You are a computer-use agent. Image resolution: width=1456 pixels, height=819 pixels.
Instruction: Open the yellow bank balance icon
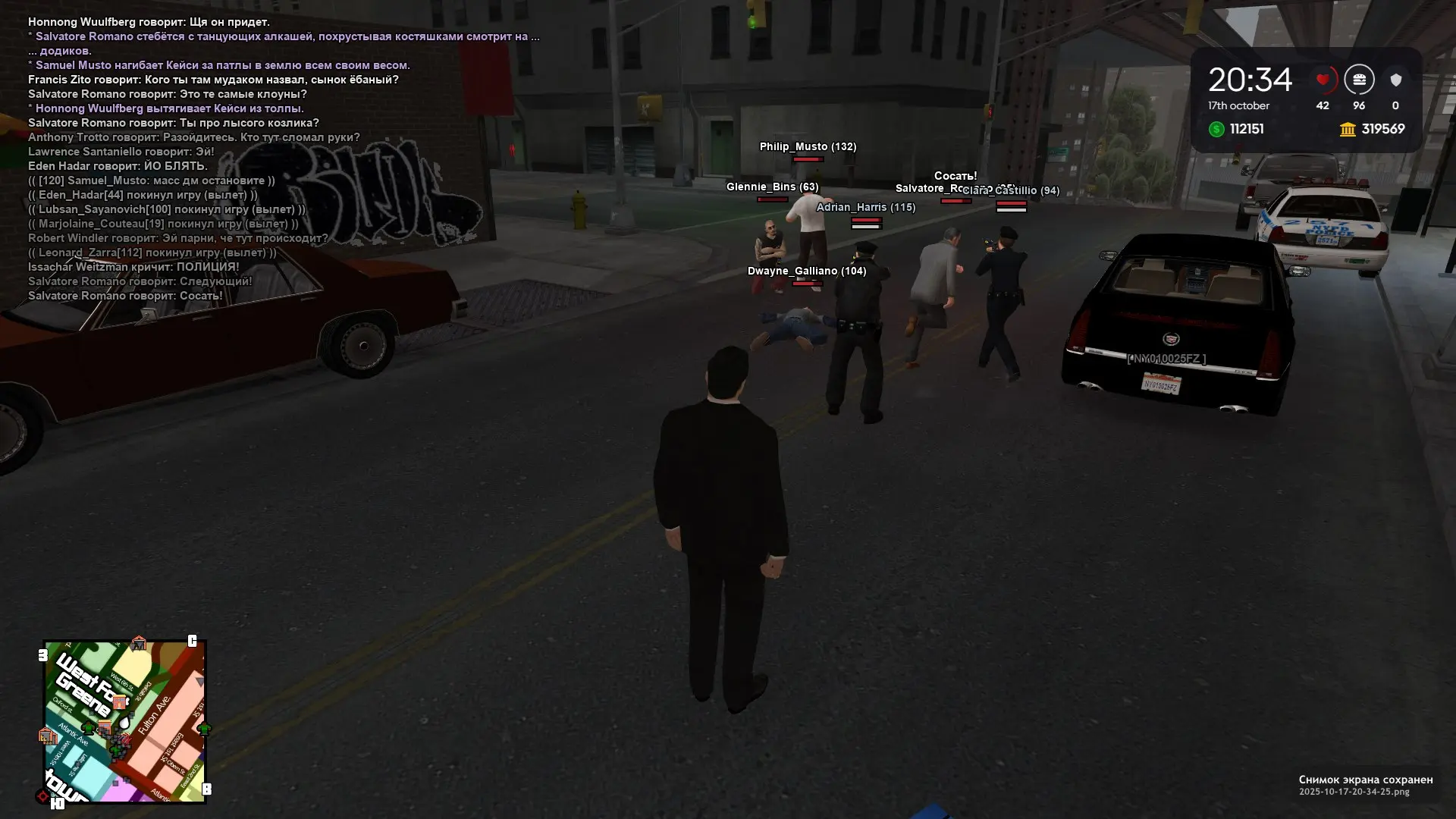point(1348,129)
